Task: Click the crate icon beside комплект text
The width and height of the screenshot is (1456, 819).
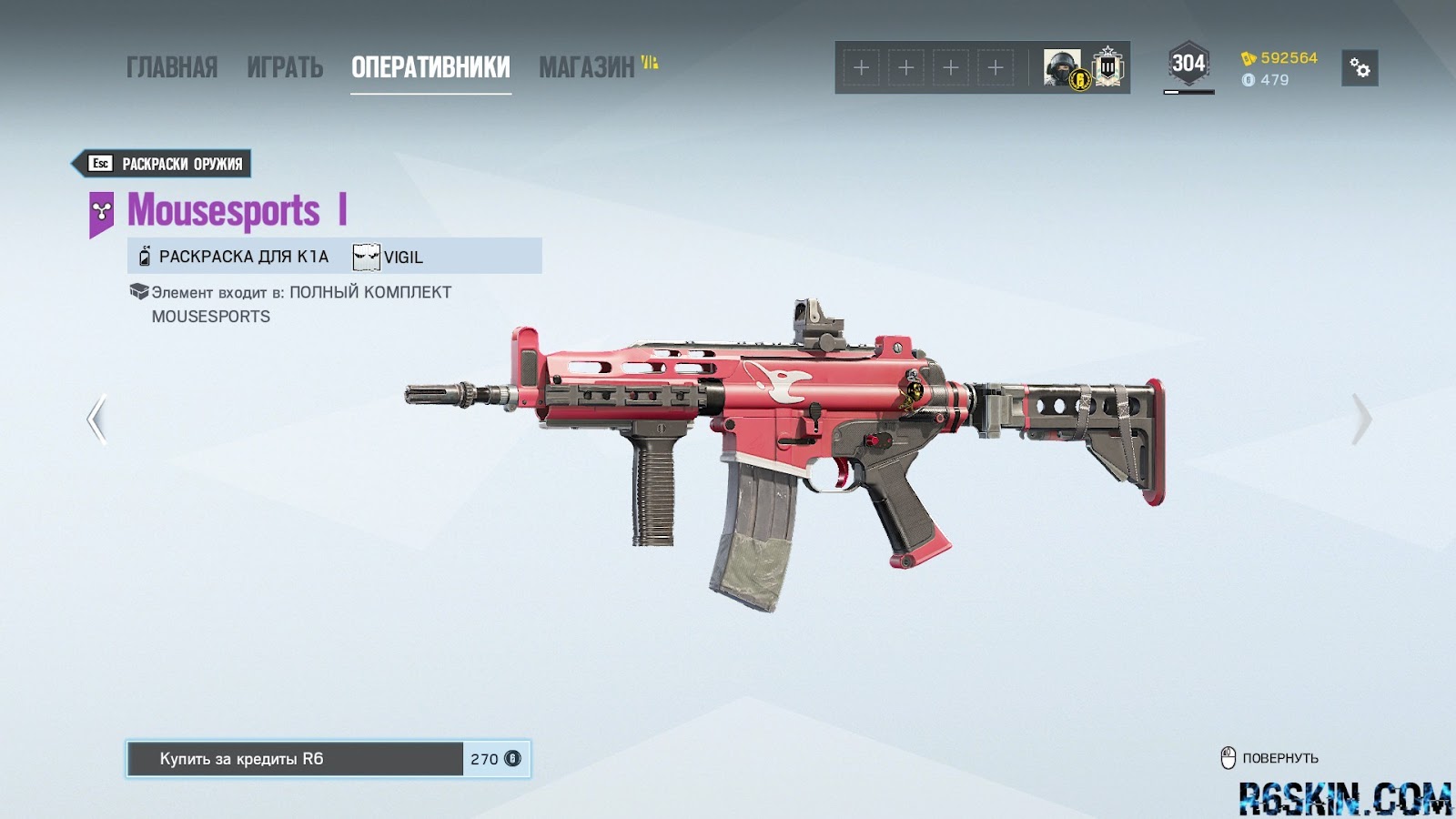Action: click(x=138, y=291)
